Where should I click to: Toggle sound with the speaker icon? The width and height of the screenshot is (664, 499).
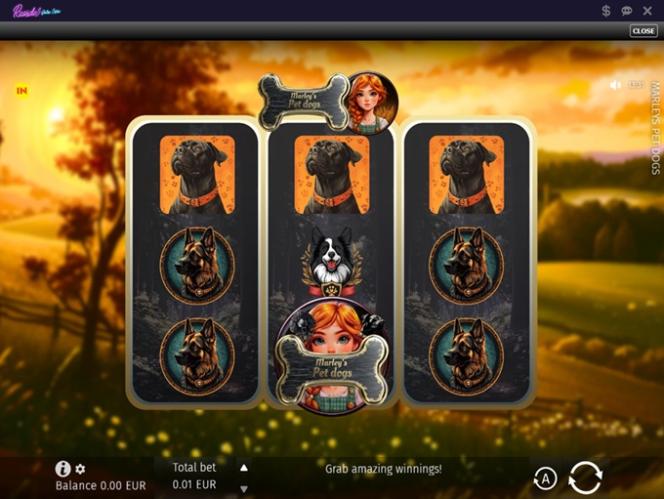(x=616, y=85)
